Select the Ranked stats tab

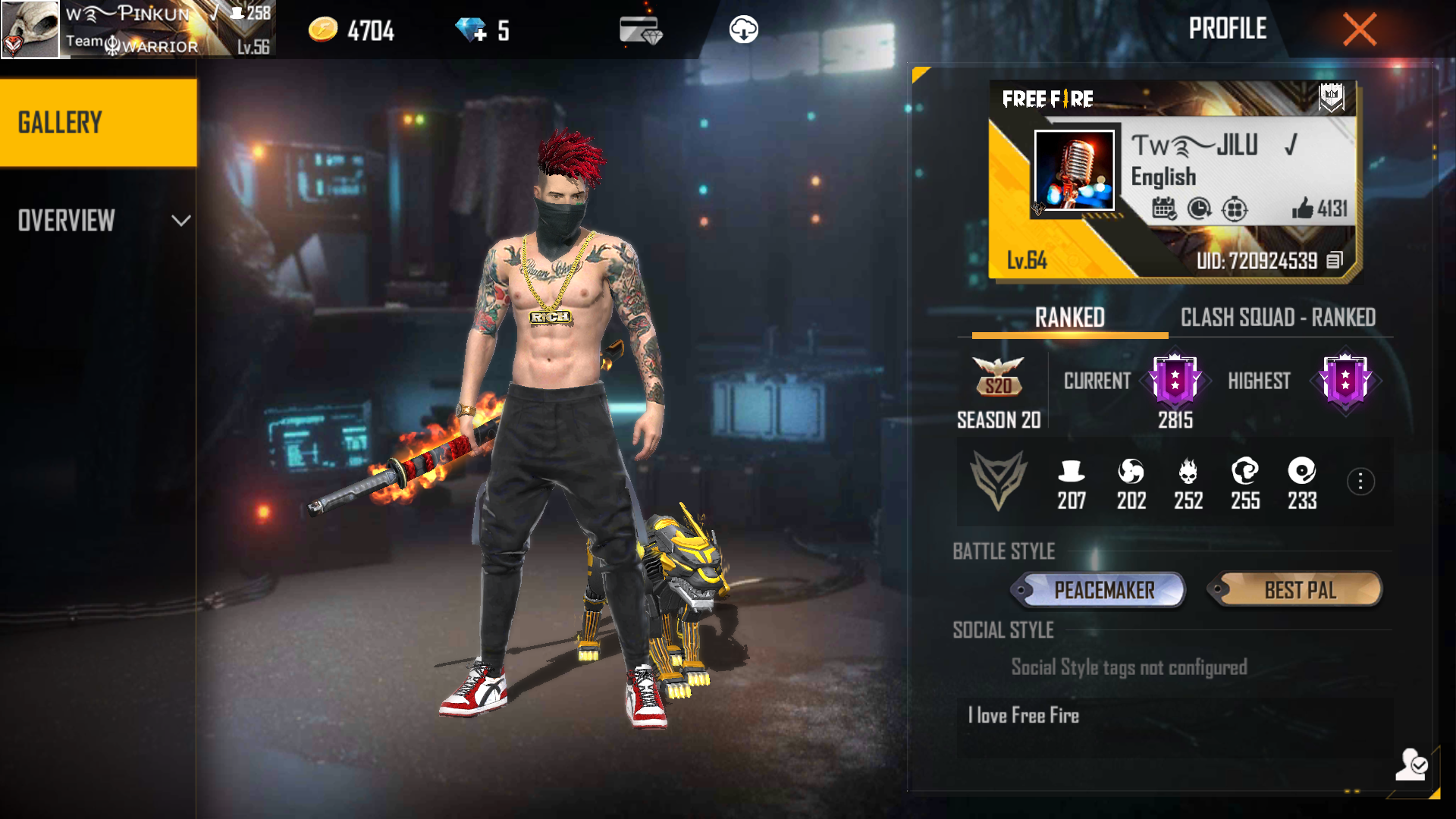pos(1069,318)
